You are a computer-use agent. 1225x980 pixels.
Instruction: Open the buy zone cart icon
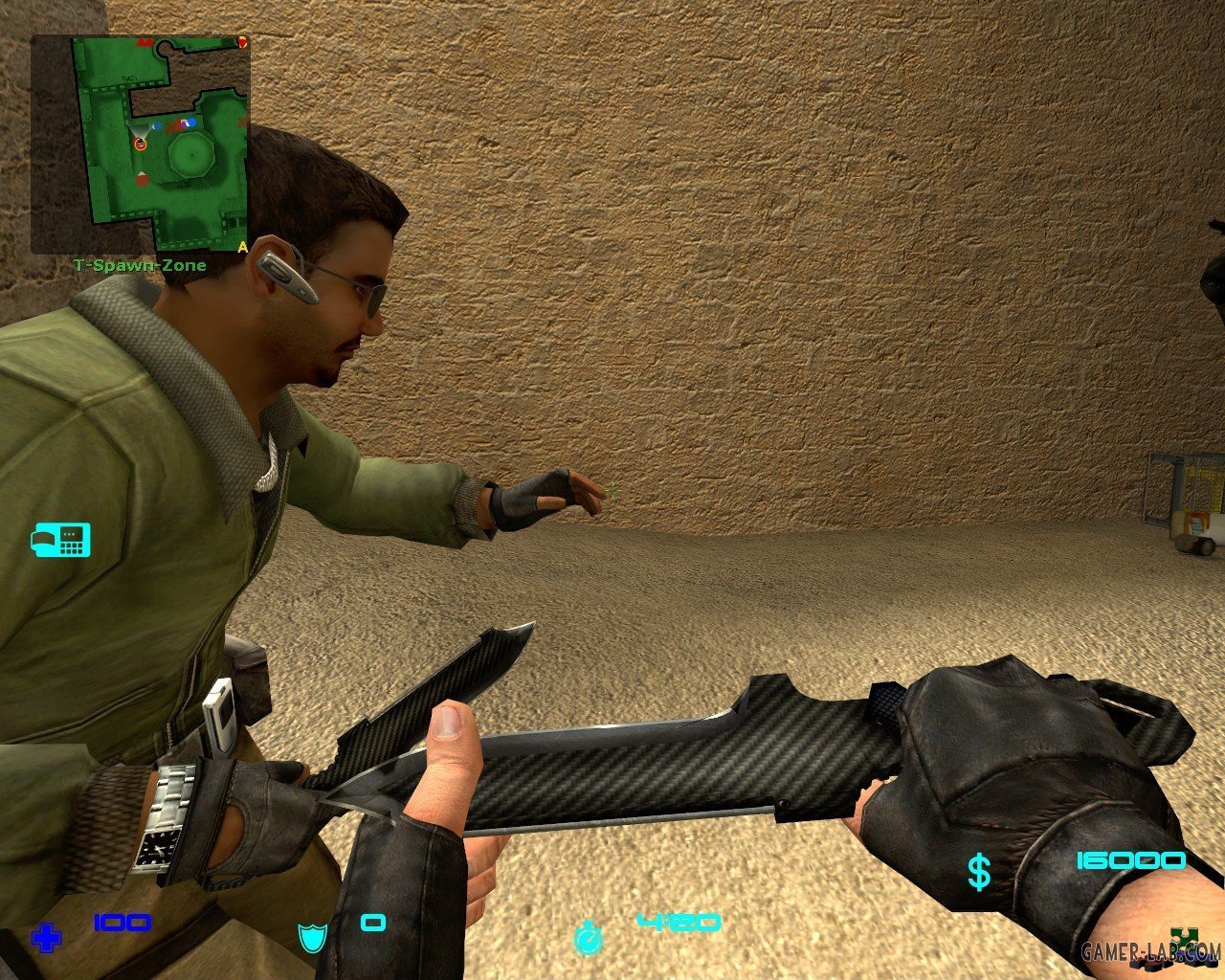pyautogui.click(x=61, y=540)
